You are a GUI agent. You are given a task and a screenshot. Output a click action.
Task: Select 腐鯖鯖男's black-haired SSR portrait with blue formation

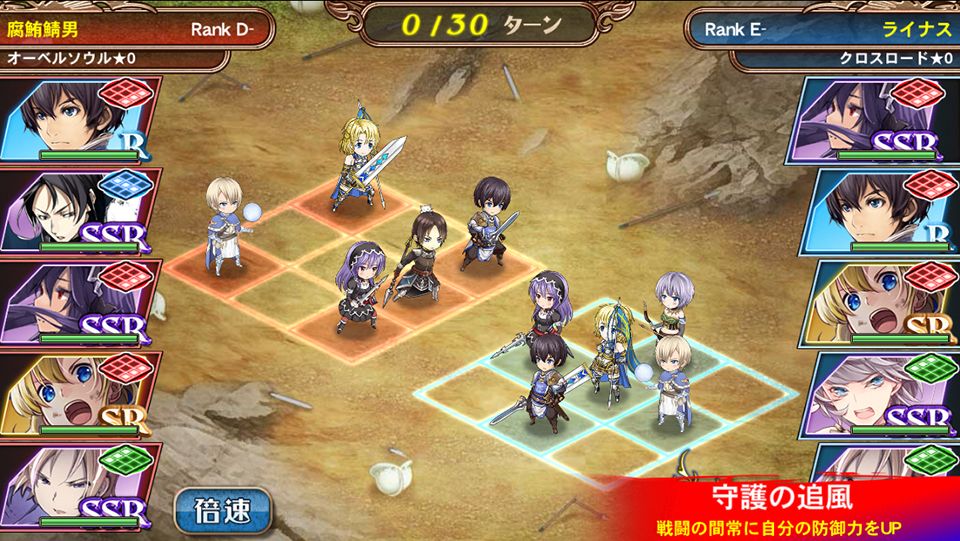pyautogui.click(x=80, y=210)
